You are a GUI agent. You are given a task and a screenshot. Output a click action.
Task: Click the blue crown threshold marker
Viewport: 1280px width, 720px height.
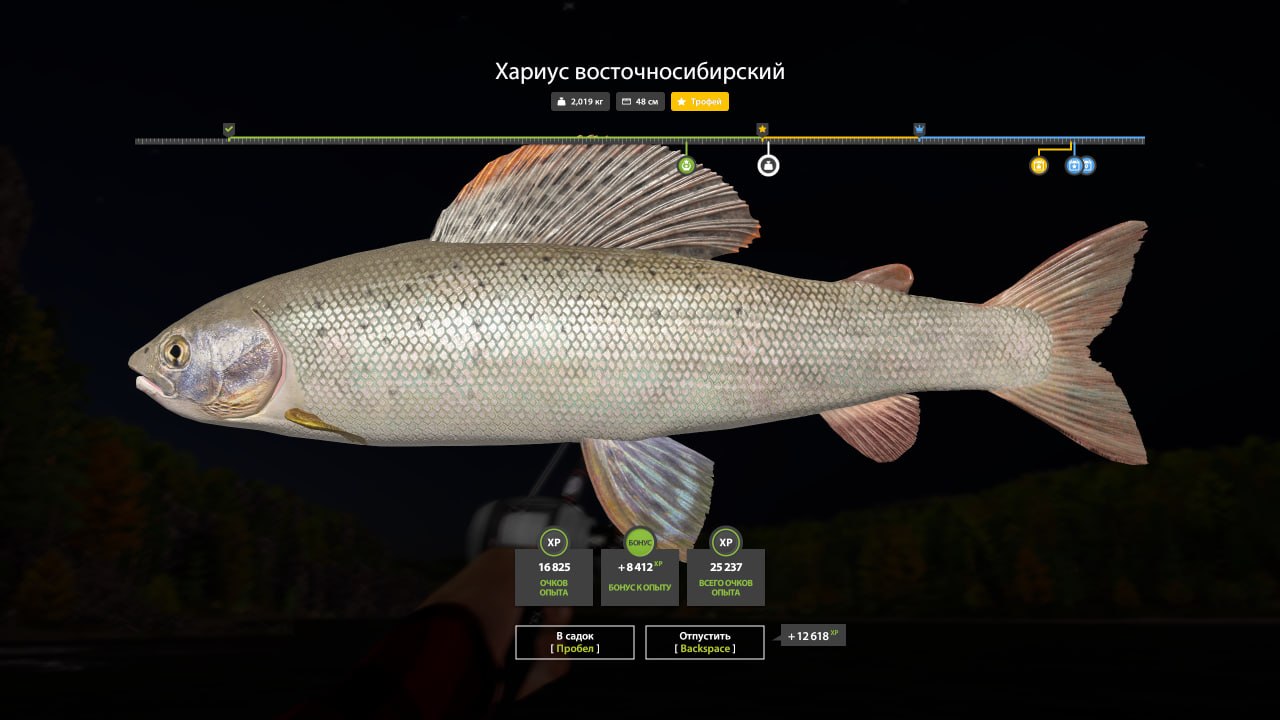[919, 129]
